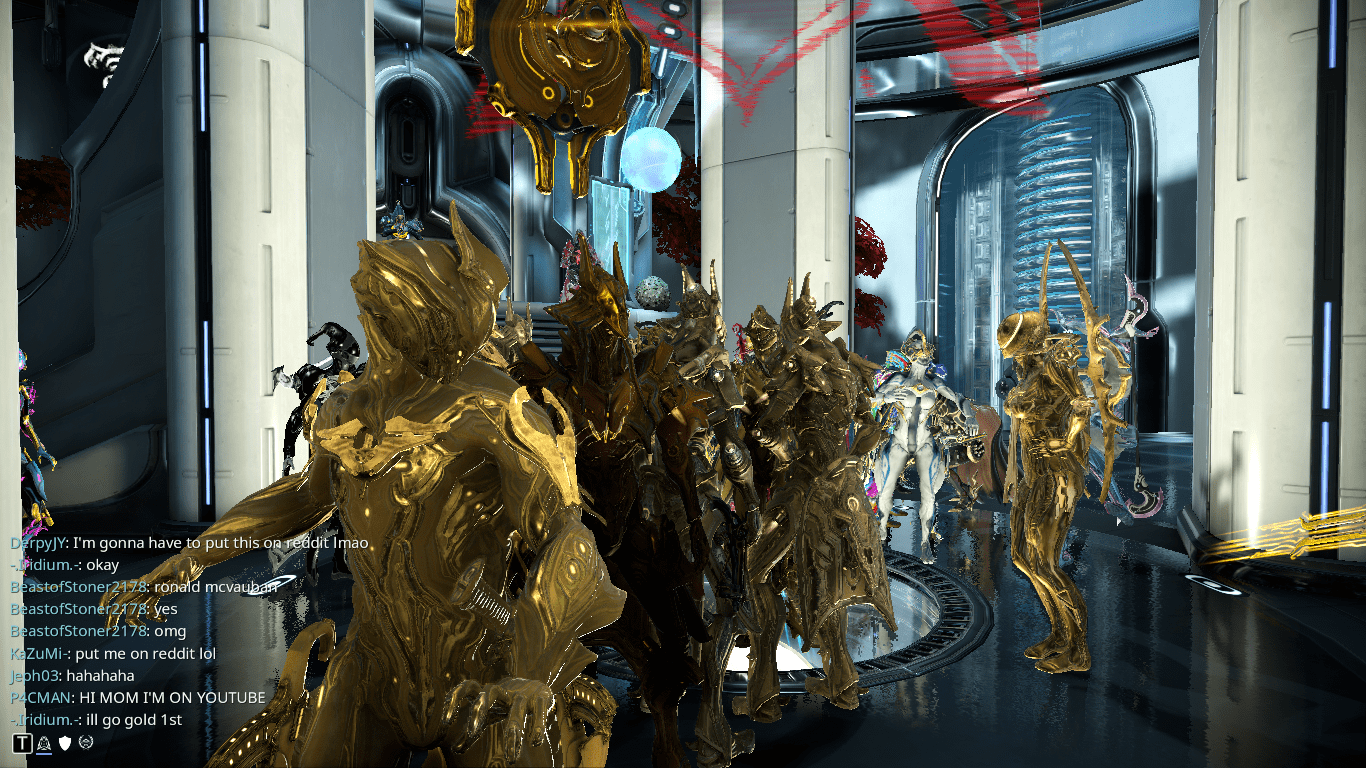Click the underlined active chat channel icon
This screenshot has width=1366, height=768.
pos(44,742)
